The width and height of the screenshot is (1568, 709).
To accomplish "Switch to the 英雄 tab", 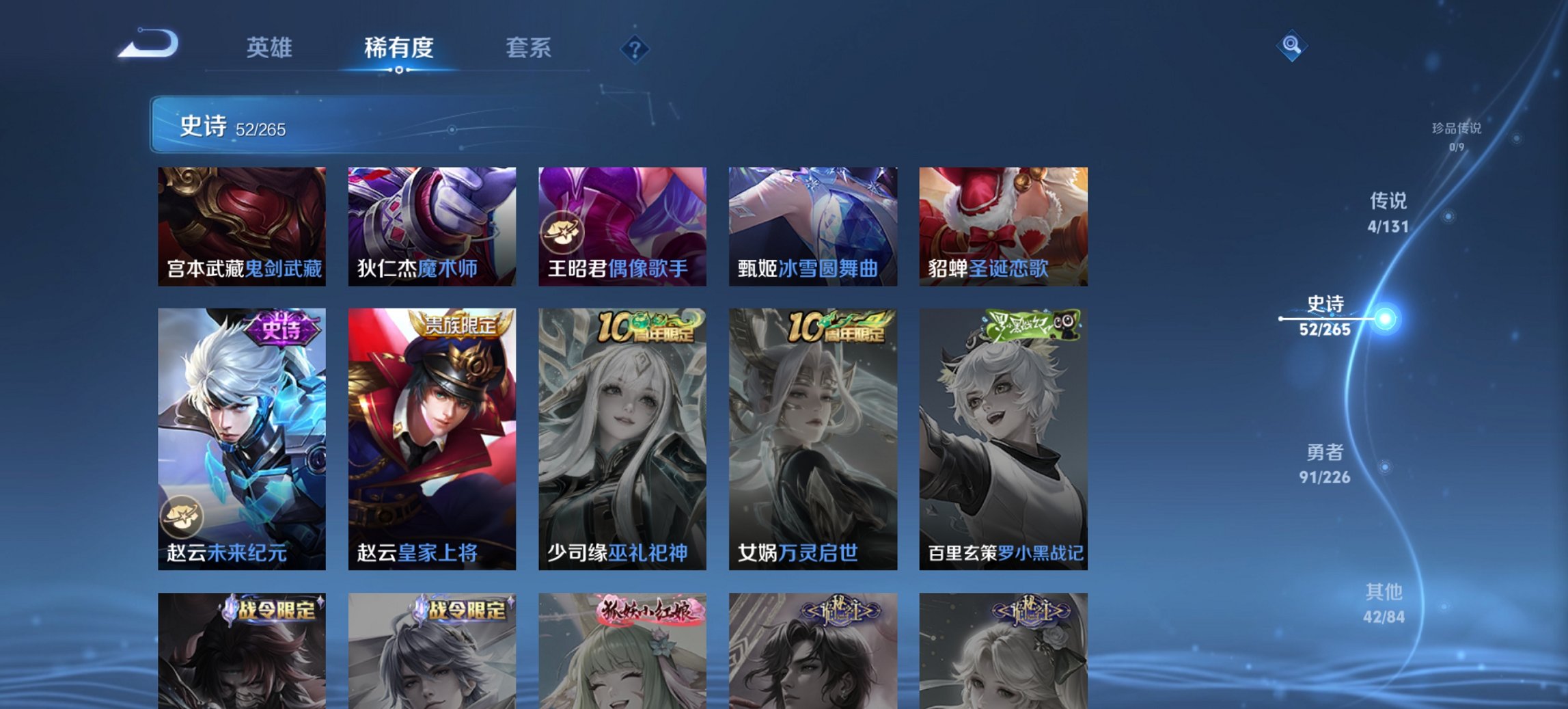I will pyautogui.click(x=271, y=48).
